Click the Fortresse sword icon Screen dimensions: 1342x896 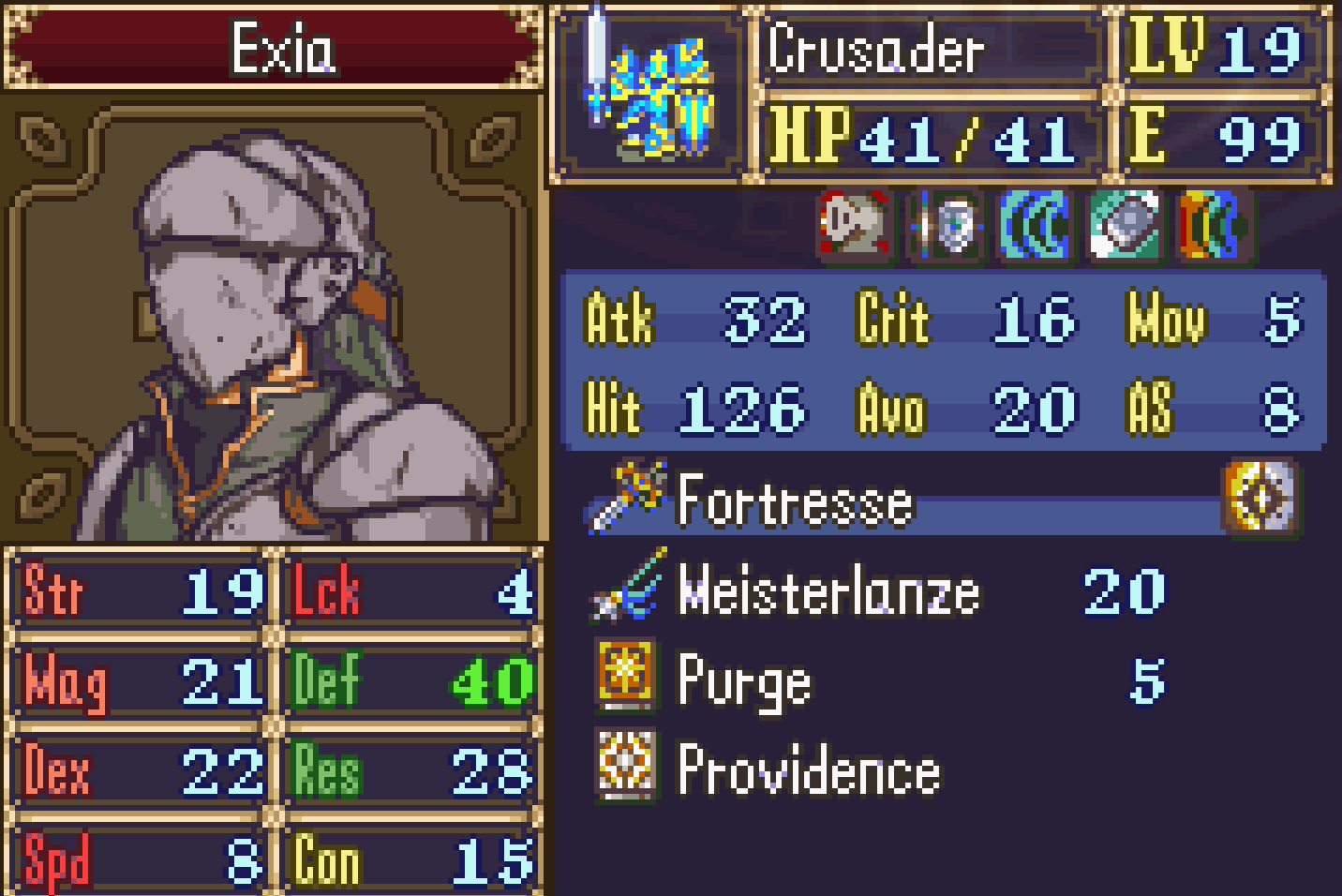628,497
